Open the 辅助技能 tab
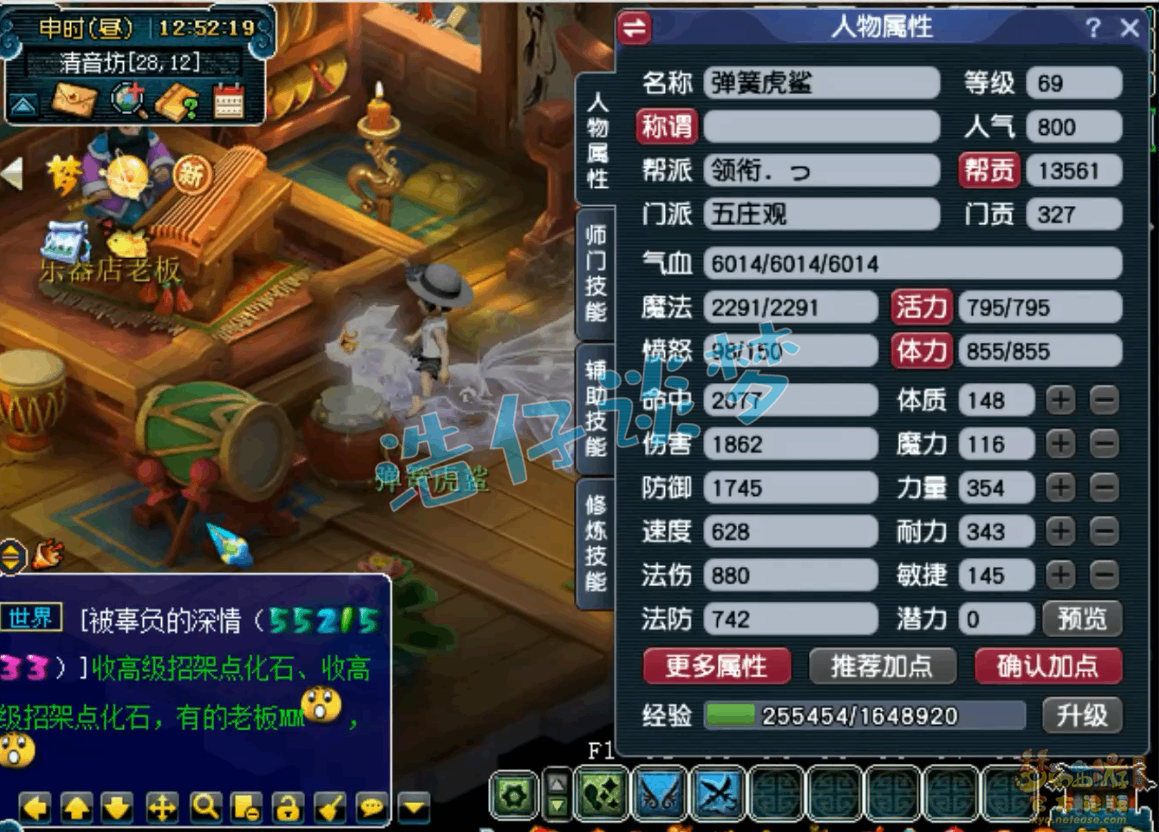The height and width of the screenshot is (832, 1159). coord(596,408)
